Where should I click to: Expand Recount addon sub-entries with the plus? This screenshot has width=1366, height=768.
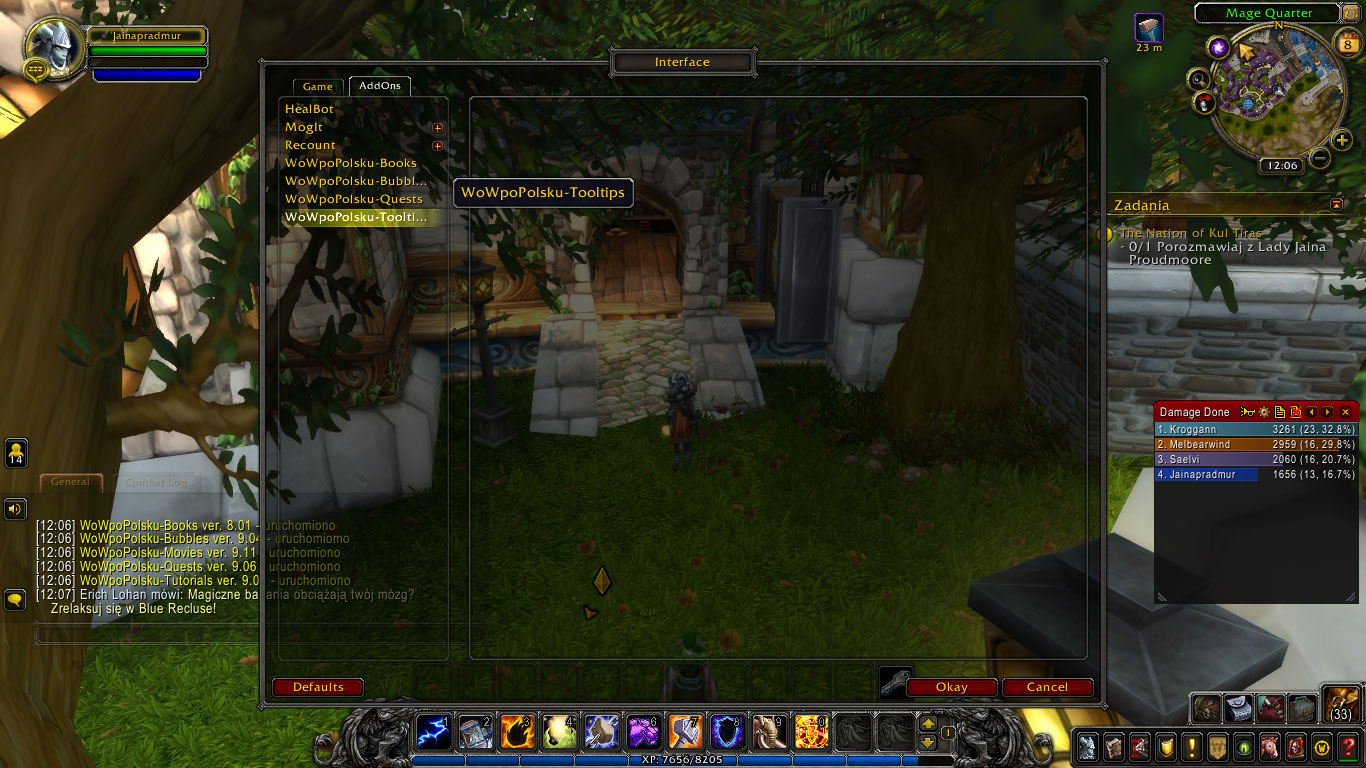[x=437, y=145]
